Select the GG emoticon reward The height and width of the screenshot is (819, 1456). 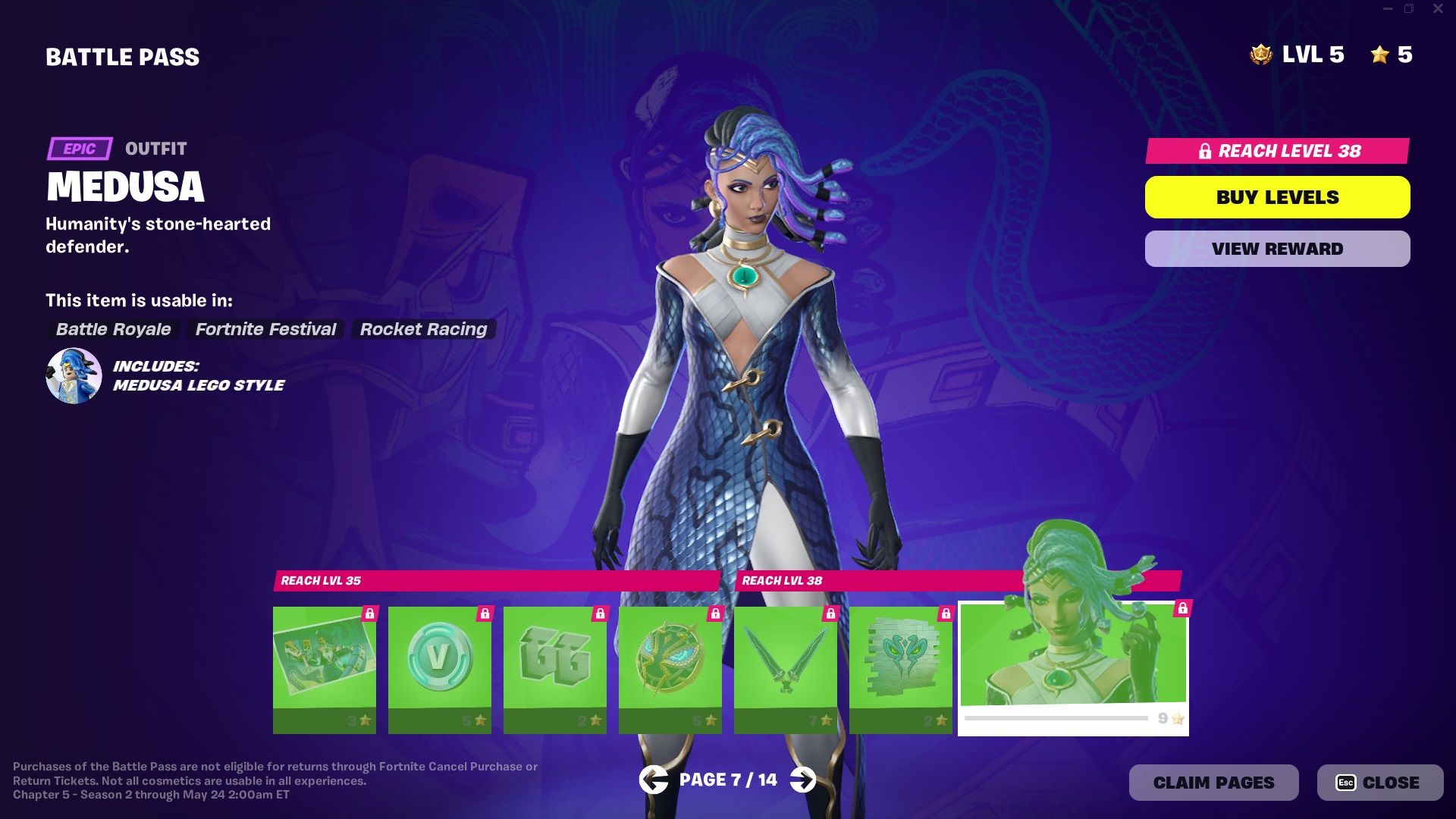click(555, 667)
